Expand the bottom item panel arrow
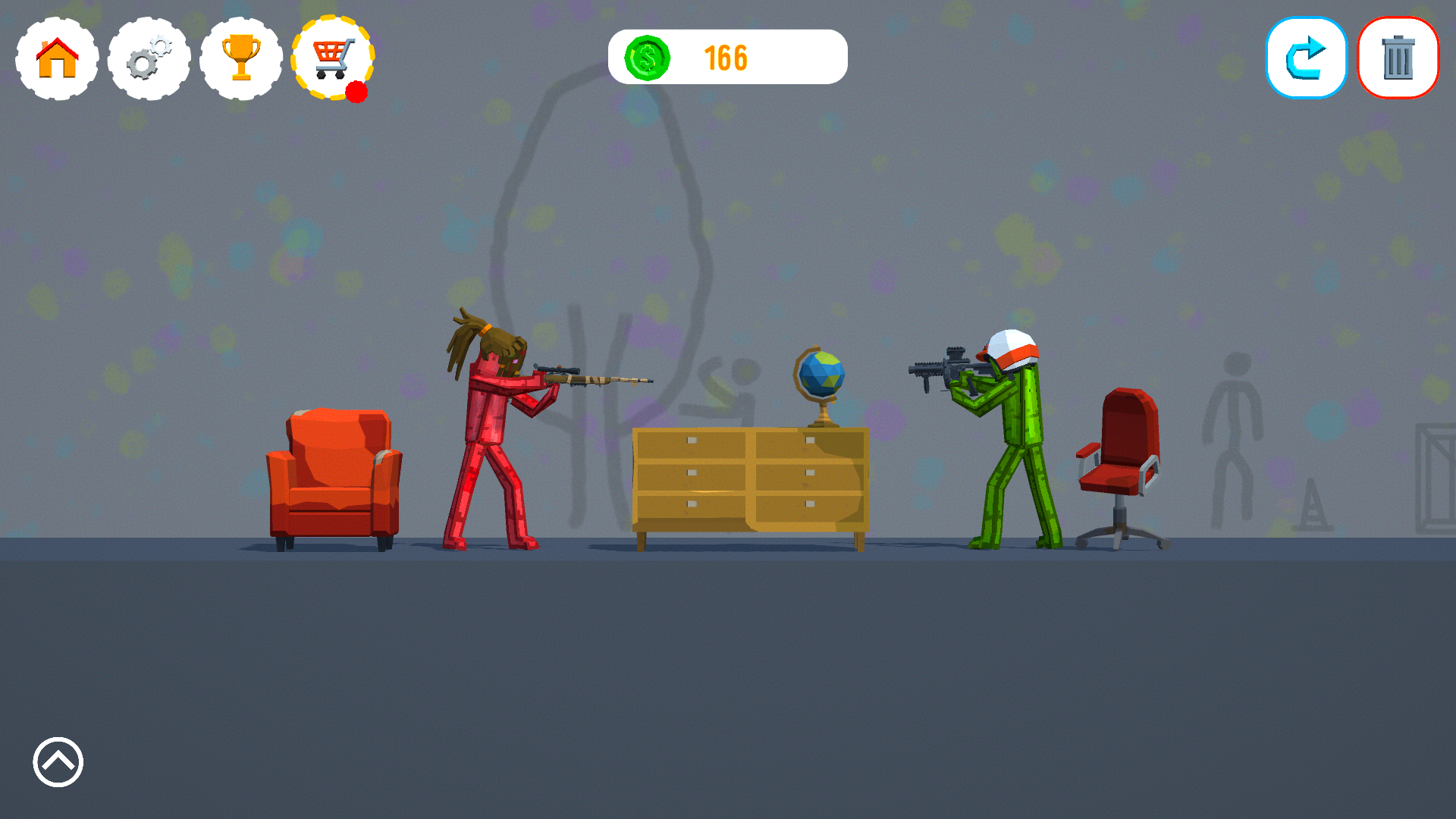This screenshot has height=819, width=1456. tap(57, 762)
